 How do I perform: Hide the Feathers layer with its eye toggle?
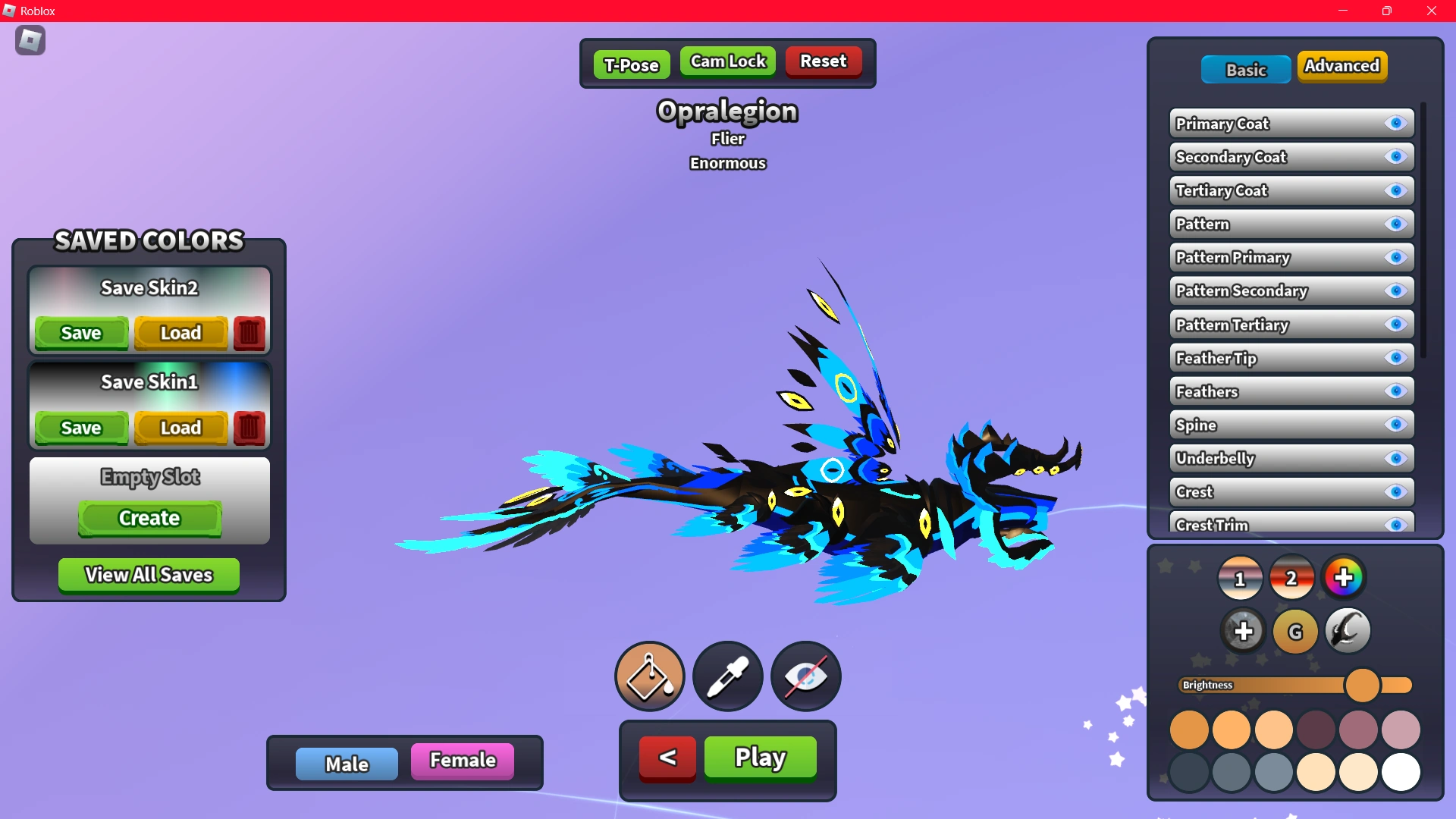[1395, 391]
